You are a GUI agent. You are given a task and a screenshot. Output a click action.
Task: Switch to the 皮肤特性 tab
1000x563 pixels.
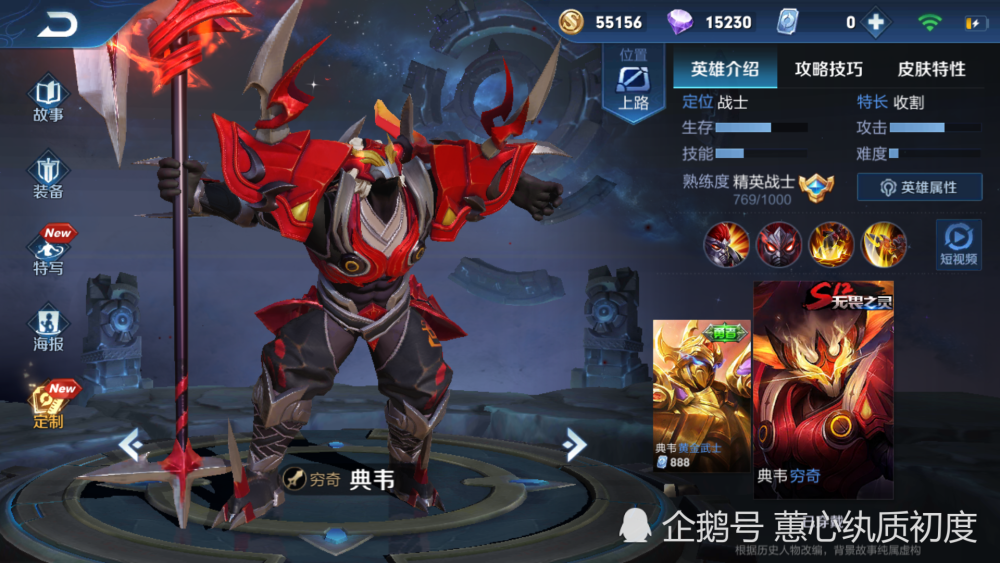click(x=931, y=69)
